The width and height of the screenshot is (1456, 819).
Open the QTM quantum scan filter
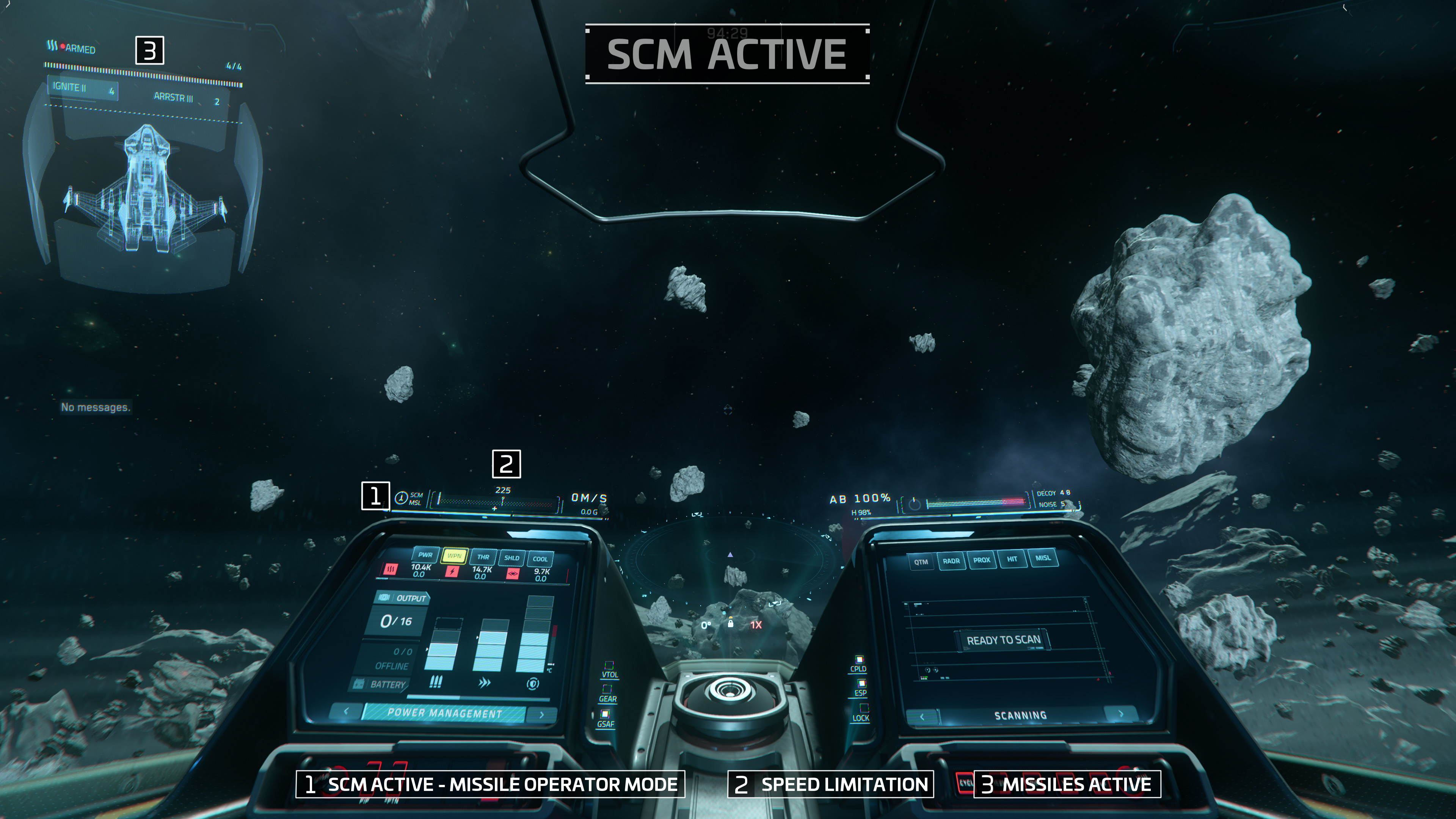coord(921,562)
